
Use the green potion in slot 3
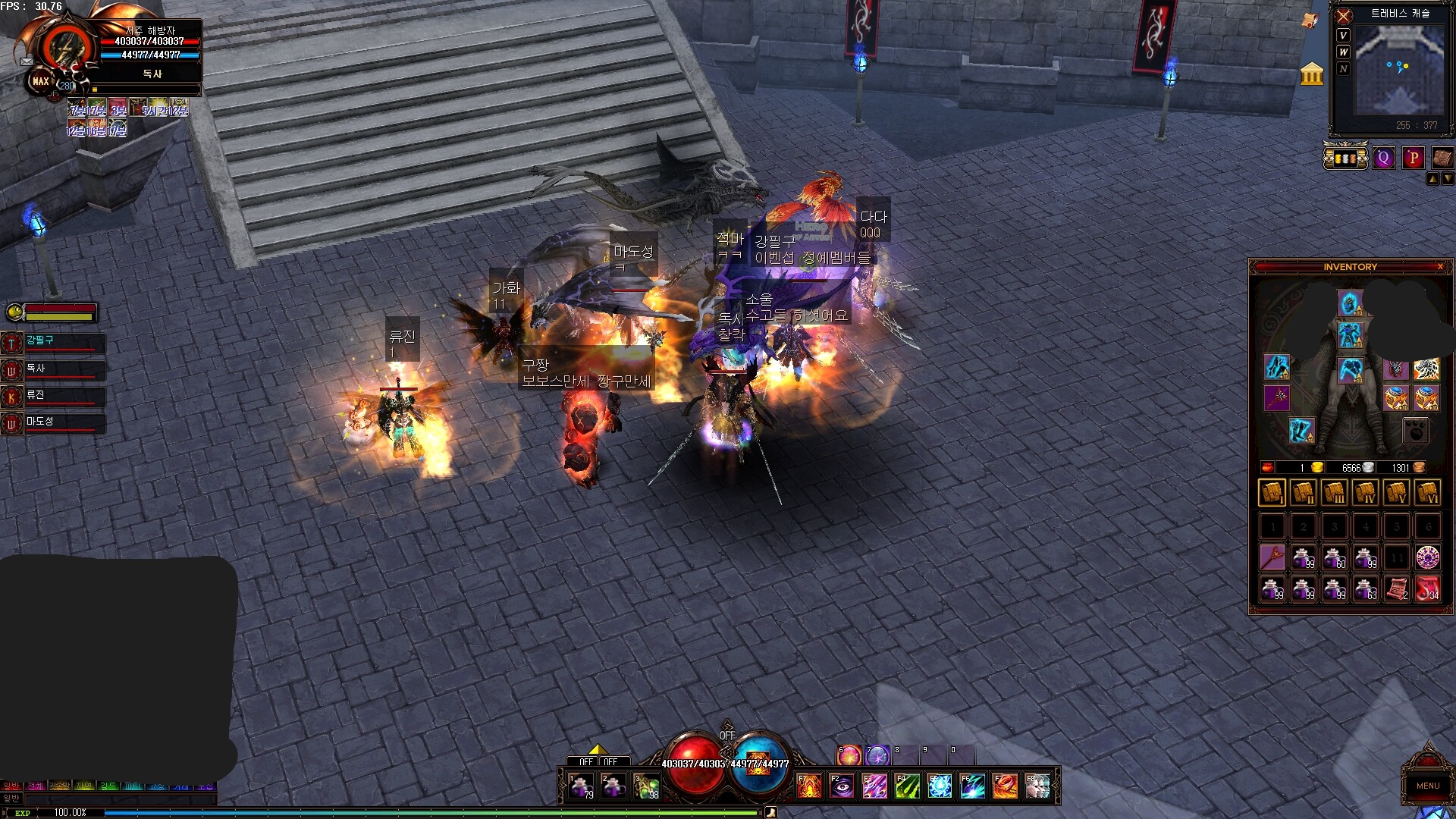coord(645,786)
